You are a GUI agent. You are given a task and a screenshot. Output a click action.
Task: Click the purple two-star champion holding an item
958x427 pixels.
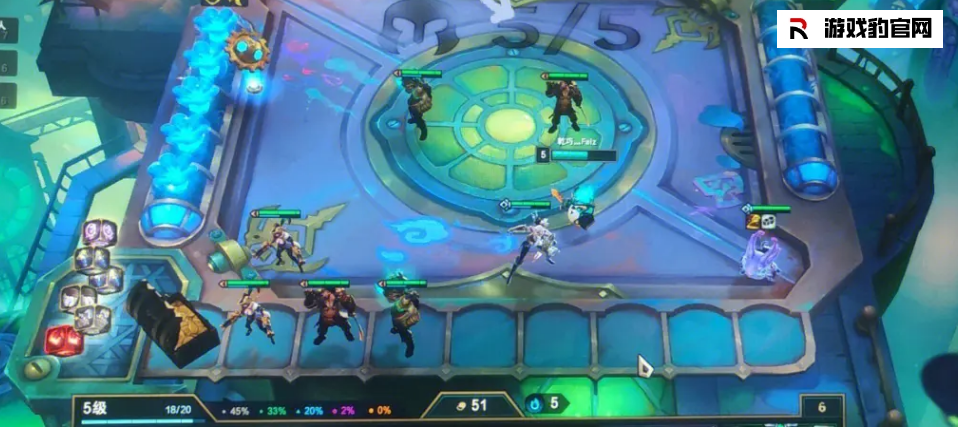[x=760, y=252]
